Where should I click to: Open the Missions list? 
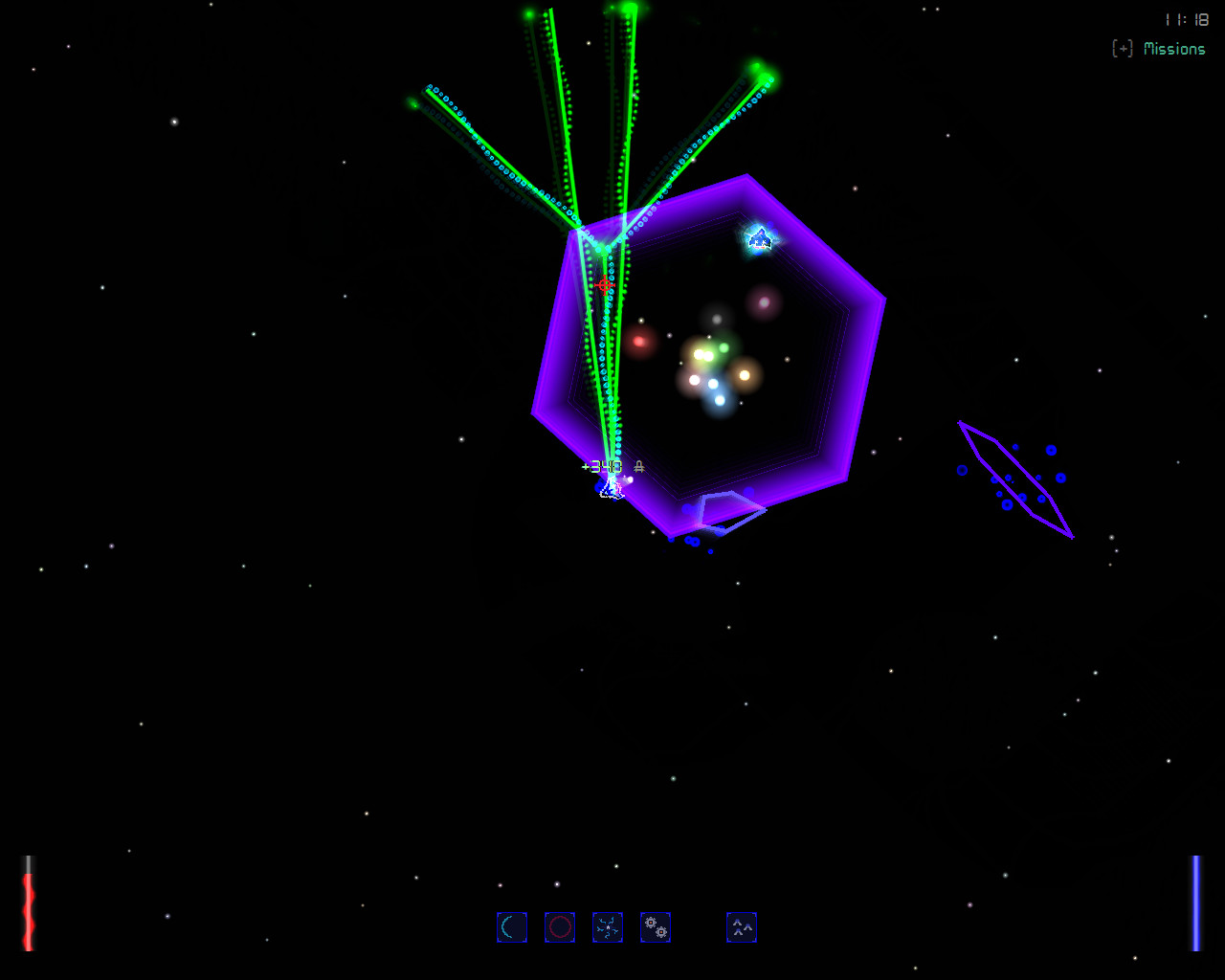coord(1175,48)
